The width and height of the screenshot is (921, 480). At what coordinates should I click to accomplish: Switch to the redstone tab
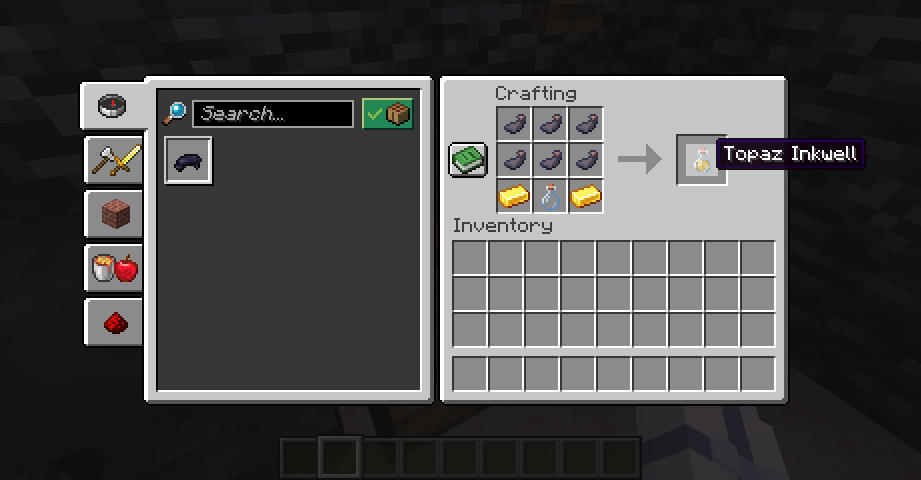point(114,322)
